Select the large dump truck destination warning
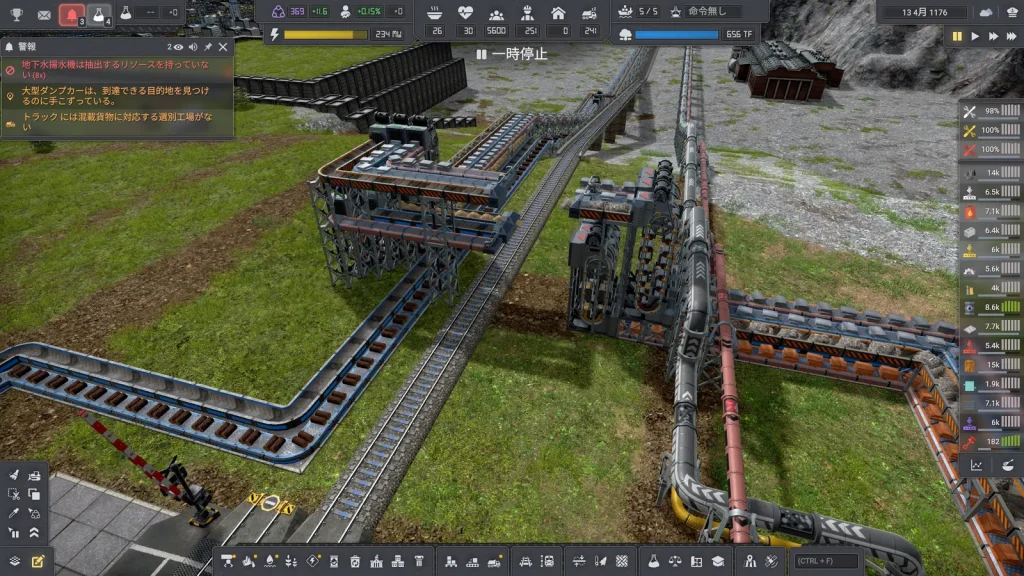Screen dimensions: 1024x576 [116, 96]
